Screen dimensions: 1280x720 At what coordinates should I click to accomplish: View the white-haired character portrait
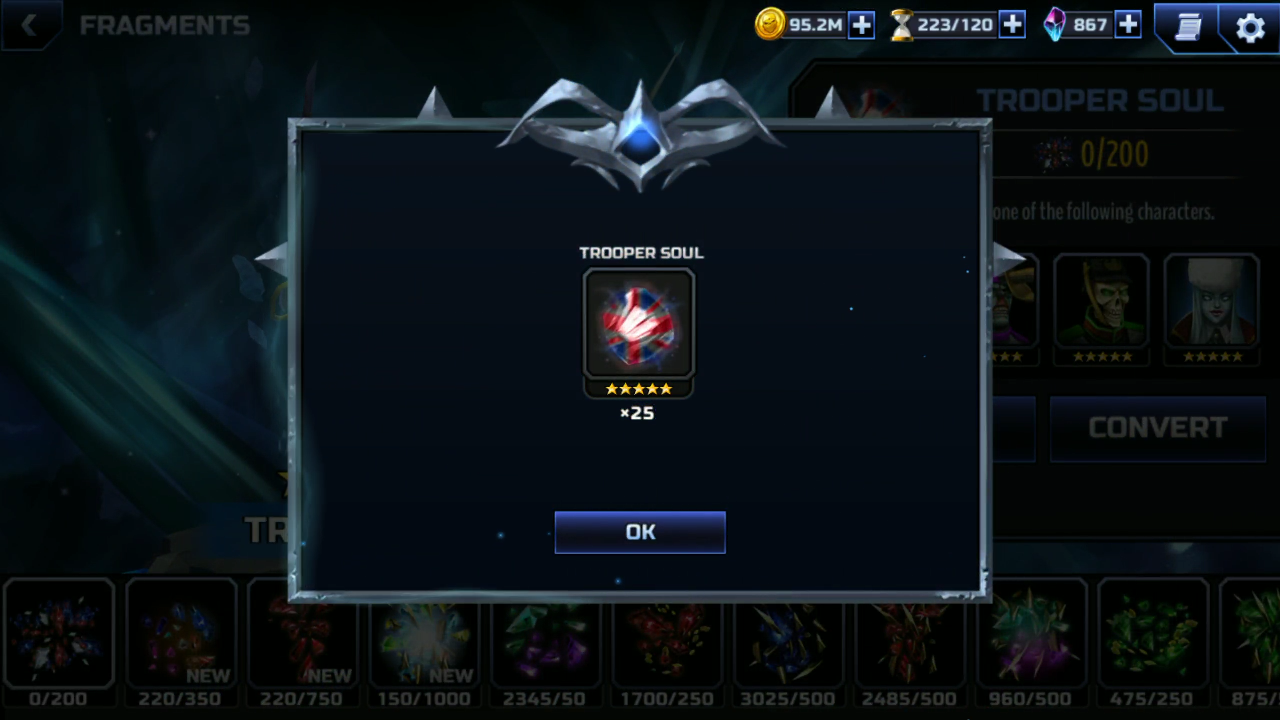(x=1212, y=302)
